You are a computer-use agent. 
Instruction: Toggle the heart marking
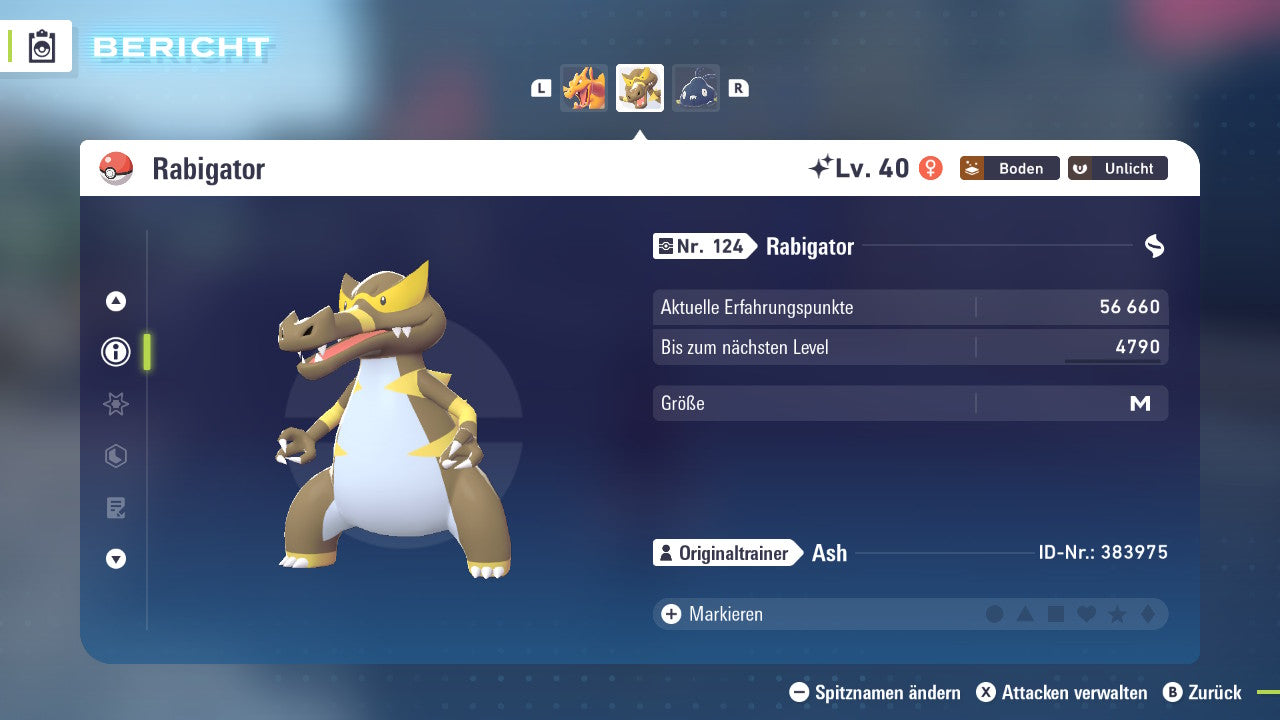click(x=1086, y=614)
